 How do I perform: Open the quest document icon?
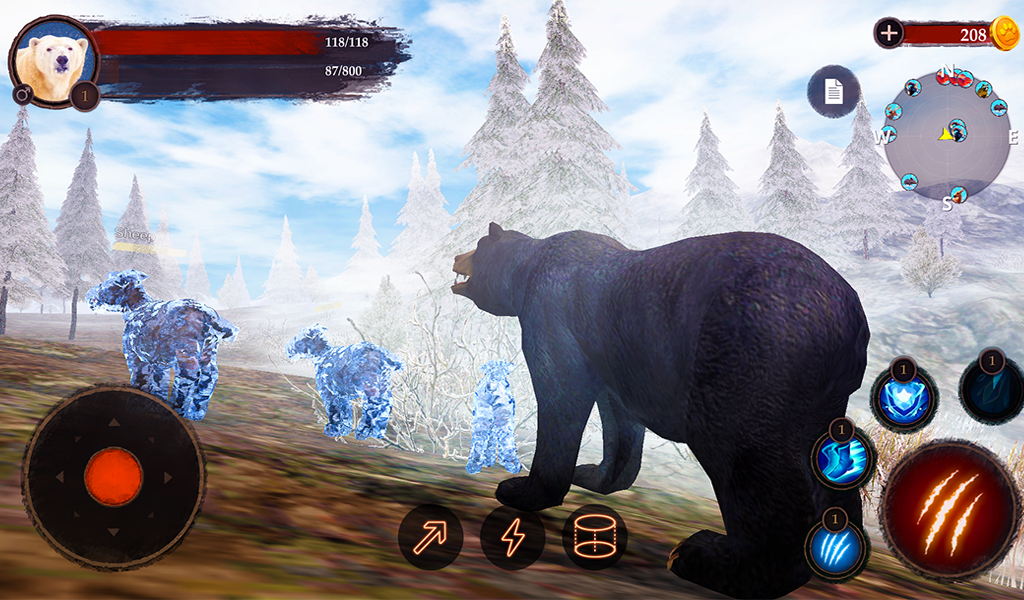point(833,92)
